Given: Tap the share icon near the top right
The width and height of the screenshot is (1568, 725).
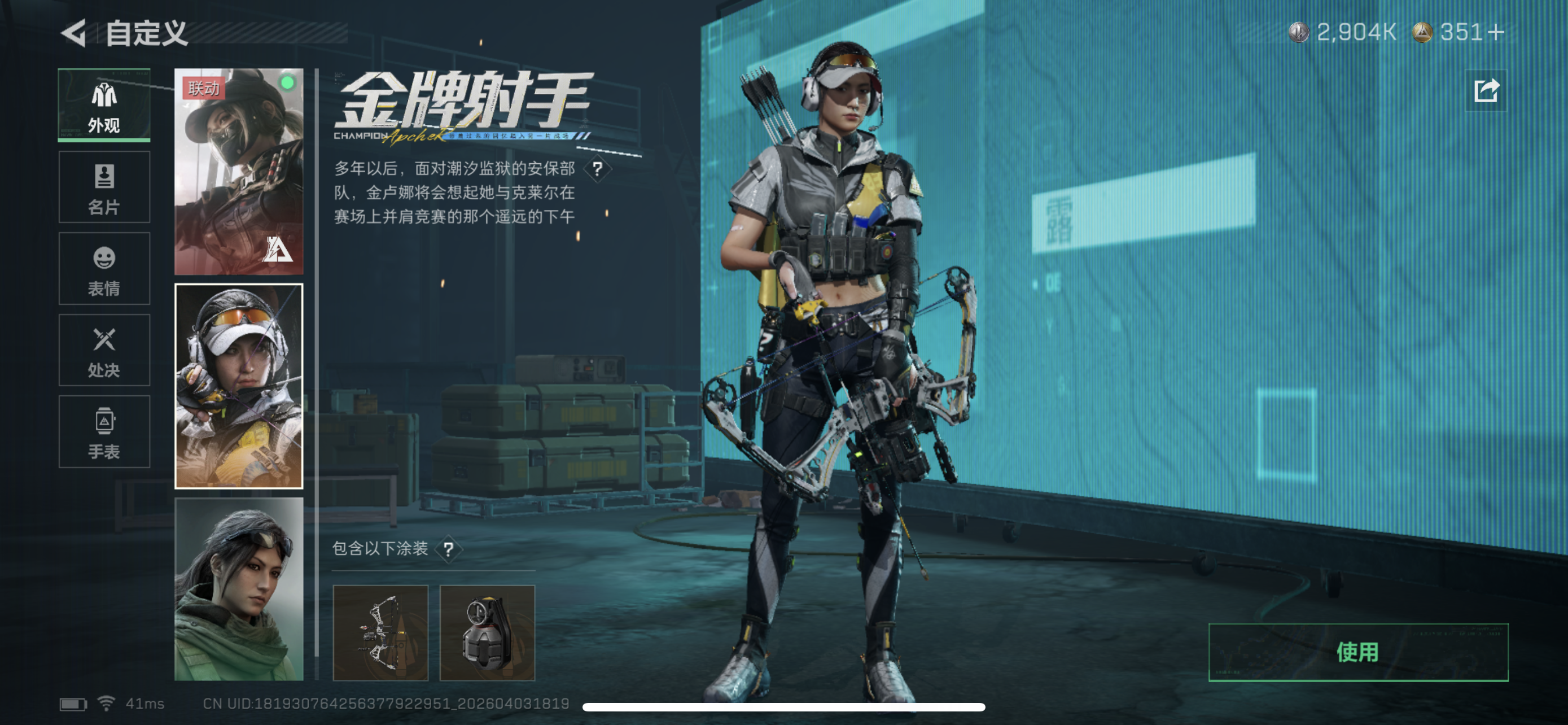Looking at the screenshot, I should [1485, 90].
